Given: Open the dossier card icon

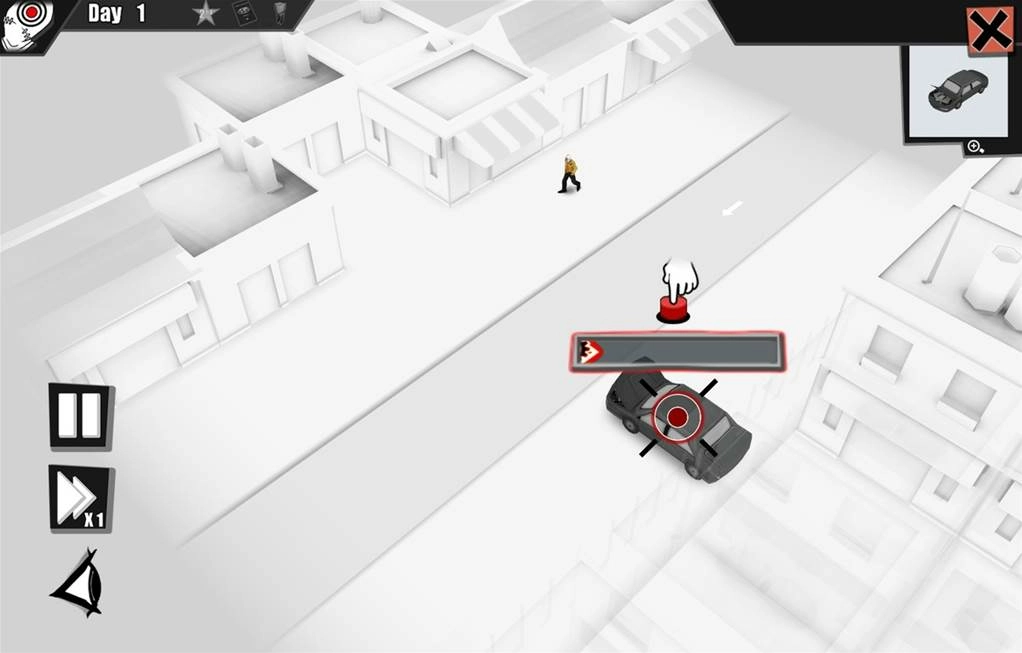Looking at the screenshot, I should pyautogui.click(x=243, y=13).
